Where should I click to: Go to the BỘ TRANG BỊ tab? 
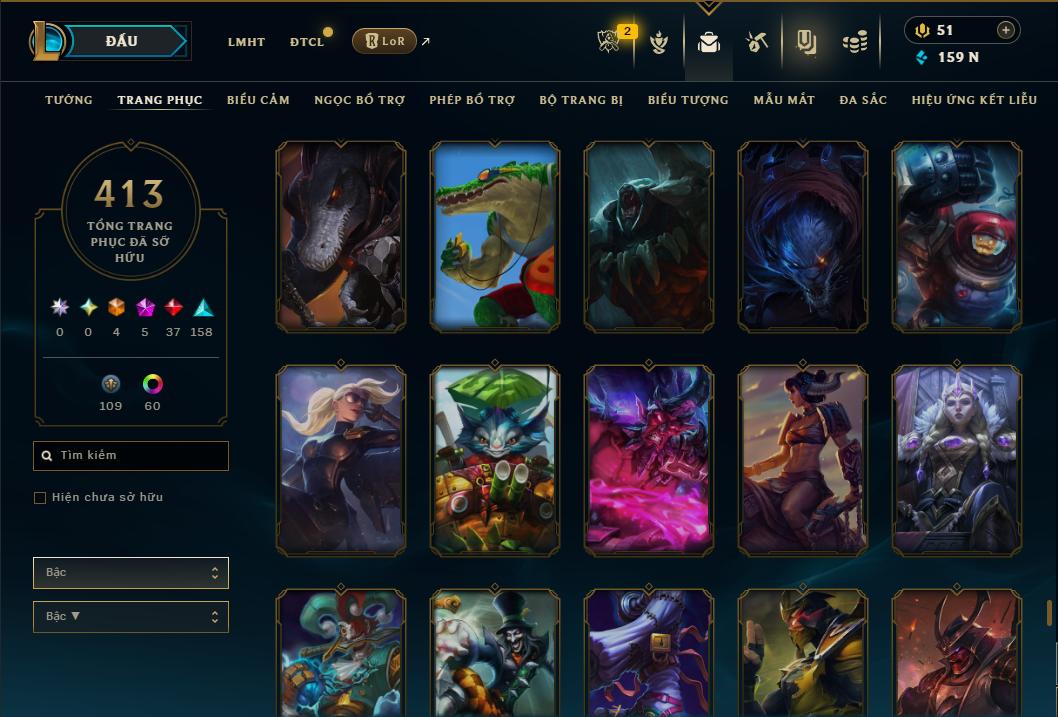[x=581, y=100]
